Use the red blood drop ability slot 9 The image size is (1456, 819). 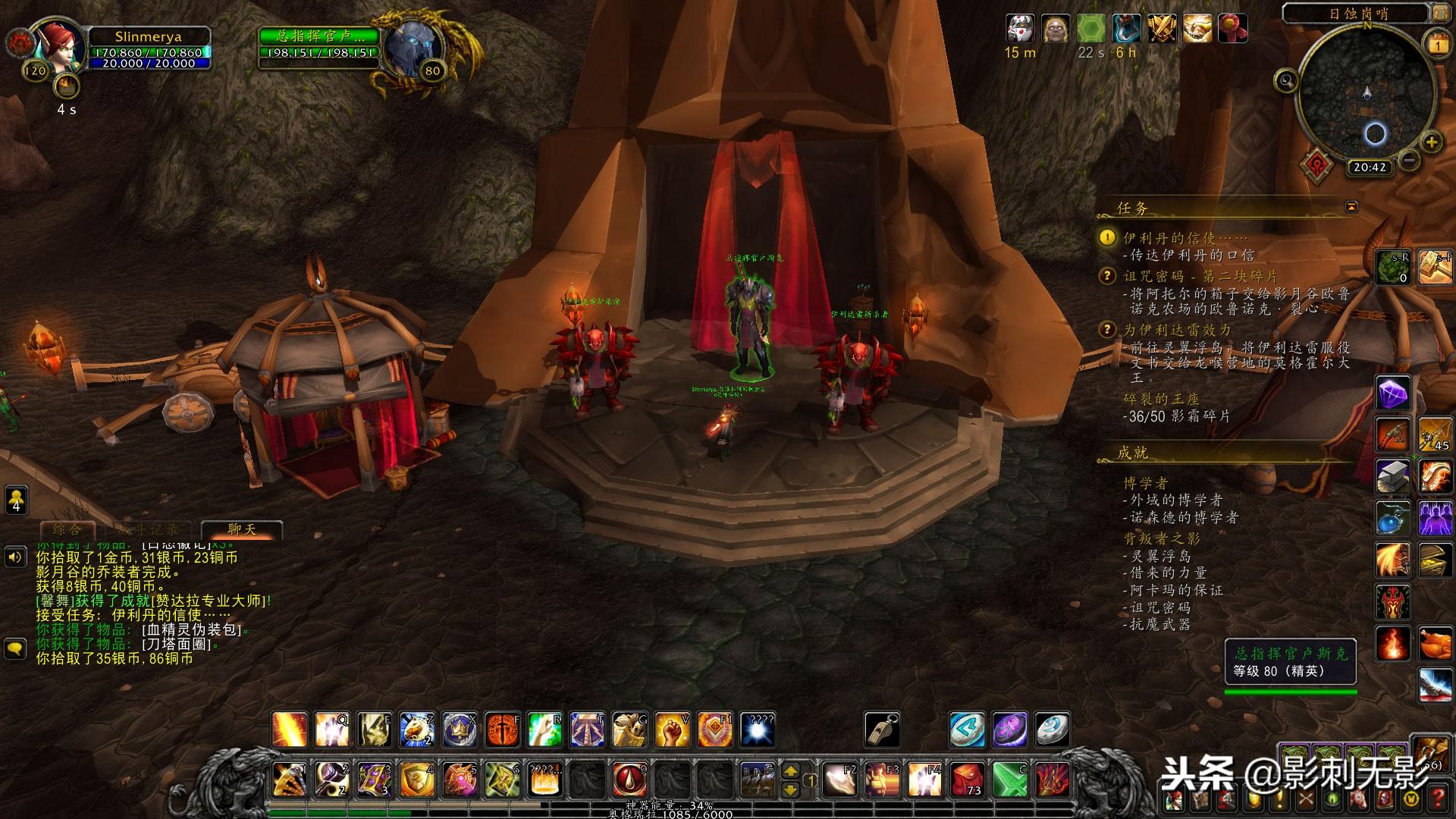(x=629, y=779)
